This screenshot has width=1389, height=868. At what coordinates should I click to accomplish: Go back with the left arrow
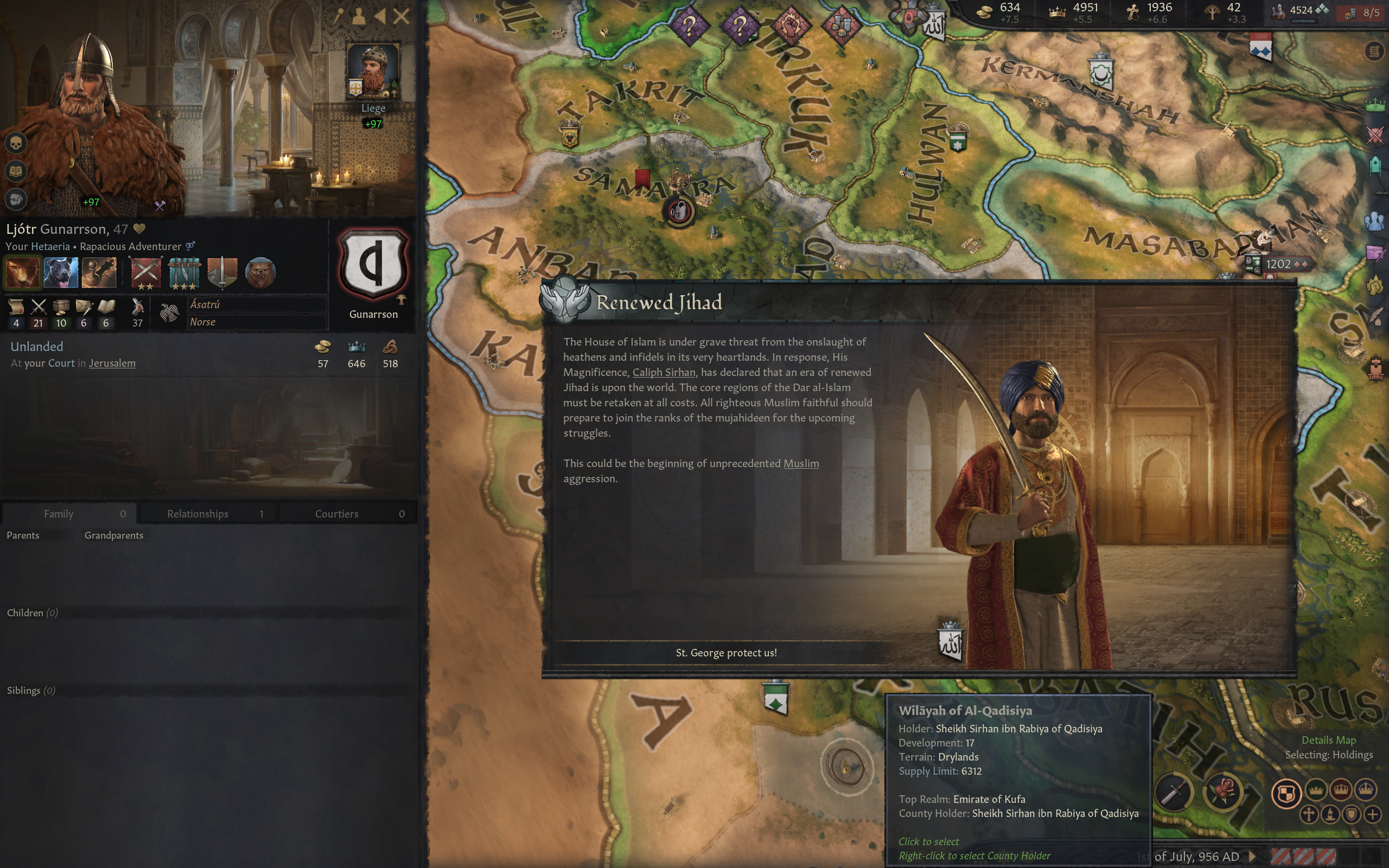coord(380,16)
